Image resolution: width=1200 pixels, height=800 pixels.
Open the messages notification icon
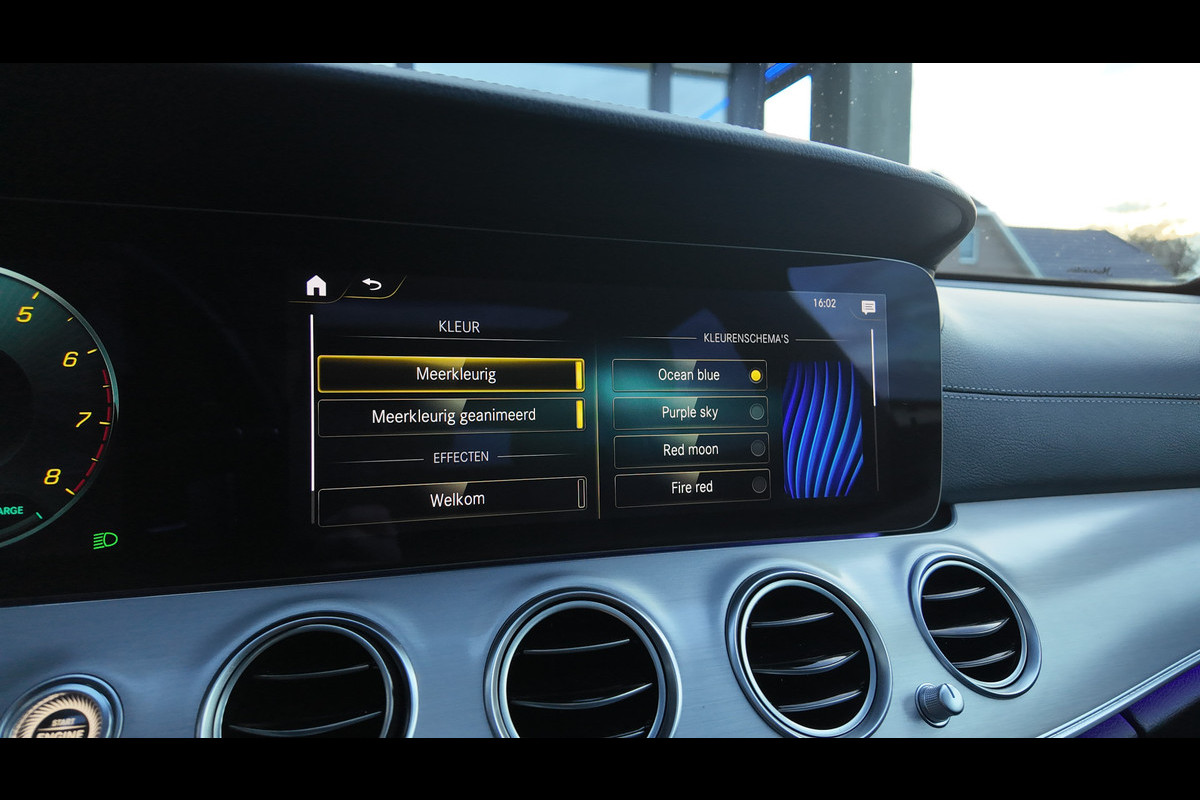868,307
